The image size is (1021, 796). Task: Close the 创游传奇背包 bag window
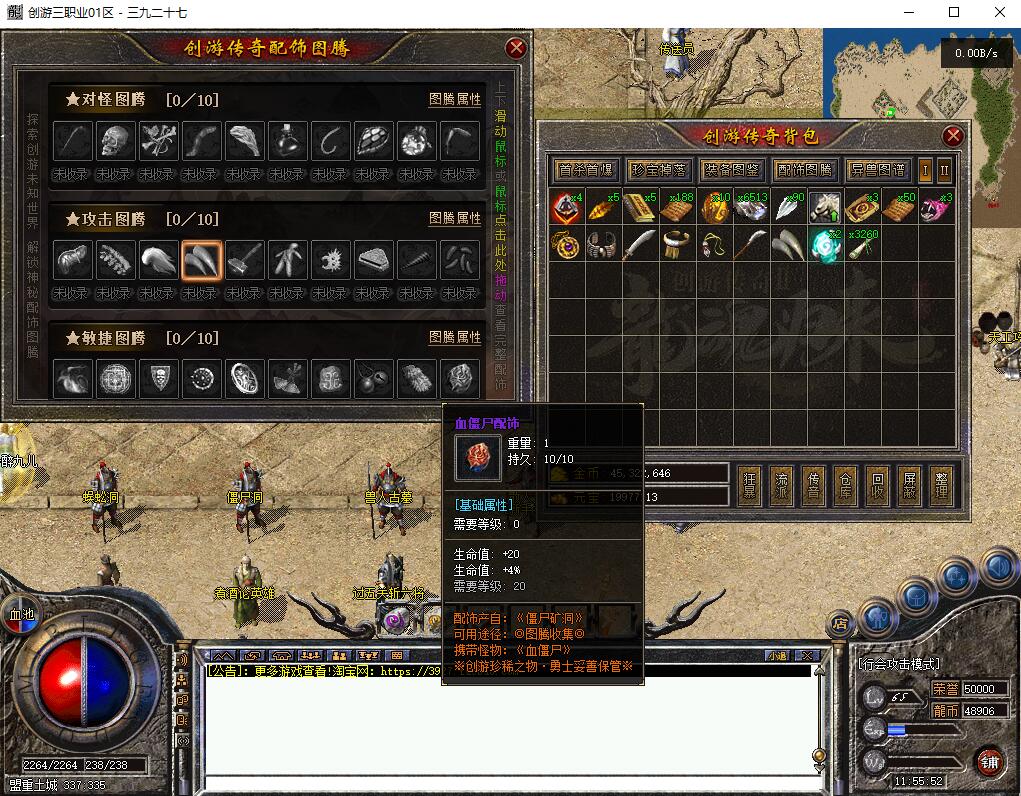953,136
